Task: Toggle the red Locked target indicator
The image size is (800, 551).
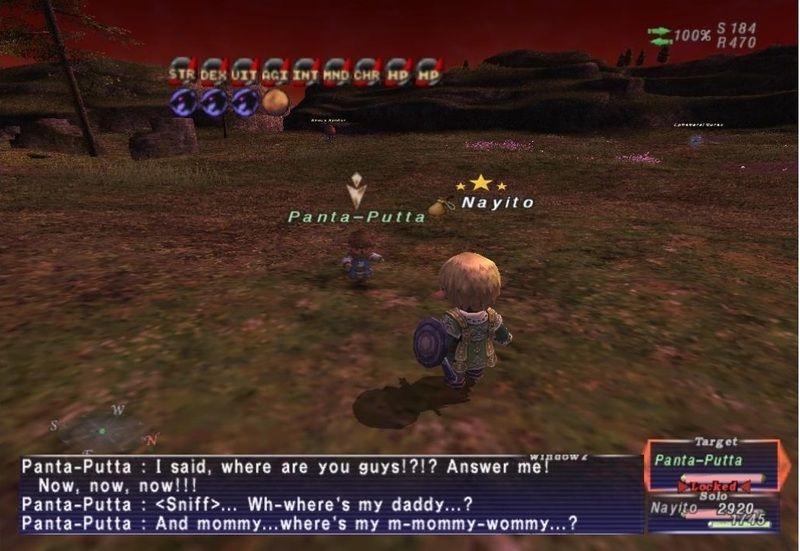Action: point(714,486)
